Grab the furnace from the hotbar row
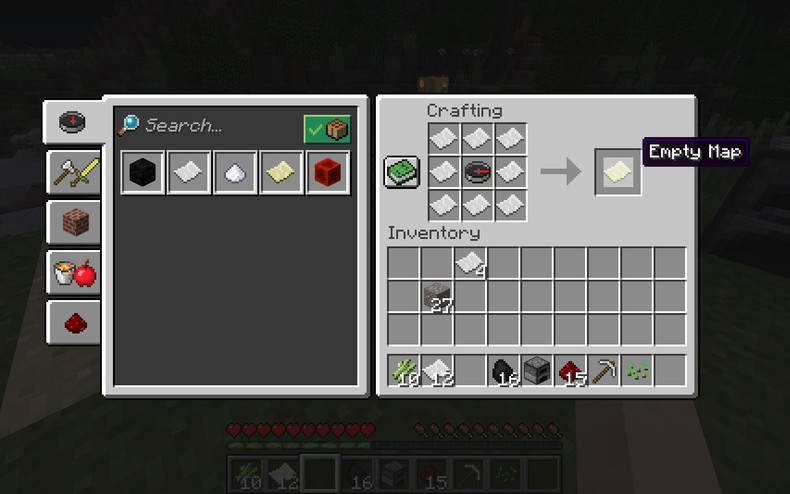The width and height of the screenshot is (790, 494). click(537, 371)
